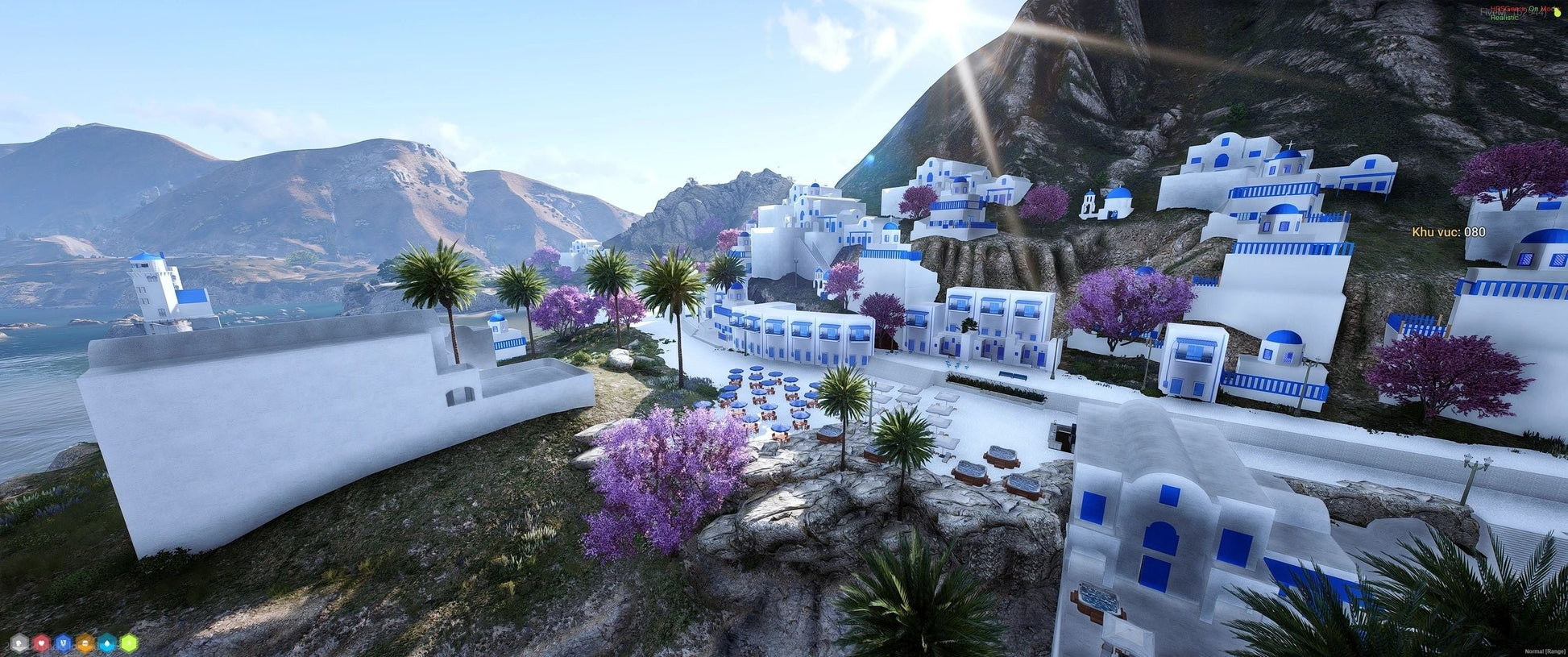This screenshot has width=1568, height=657.
Task: Click the gray microphone status hexagon
Action: pos(19,643)
